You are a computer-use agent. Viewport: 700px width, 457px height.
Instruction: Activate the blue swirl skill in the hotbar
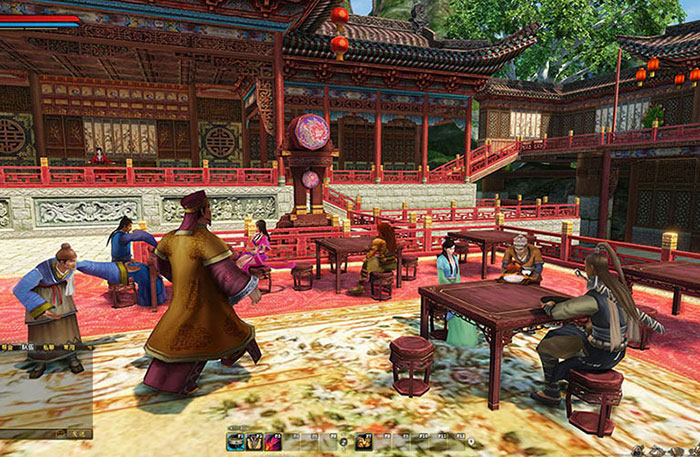tap(237, 441)
